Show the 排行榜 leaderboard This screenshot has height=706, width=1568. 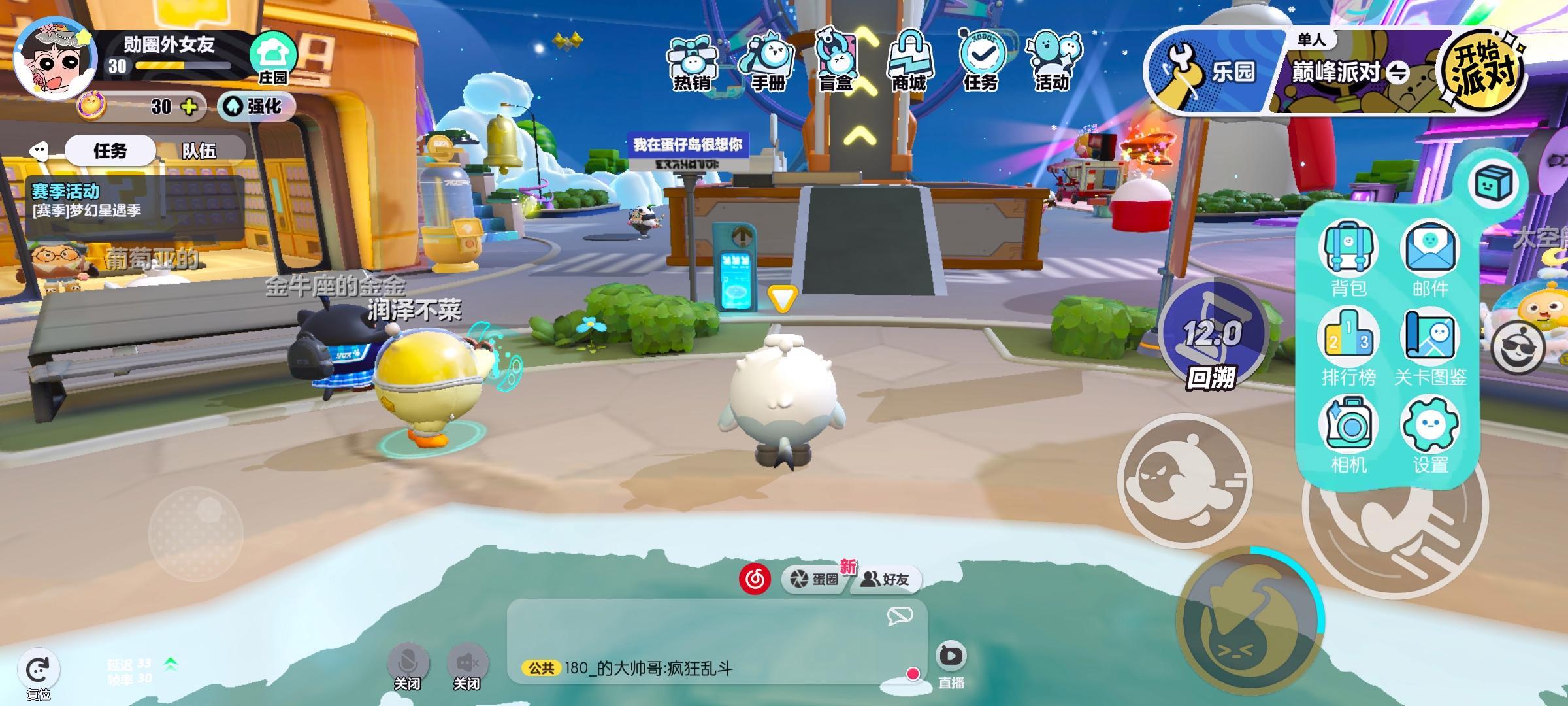coord(1348,348)
